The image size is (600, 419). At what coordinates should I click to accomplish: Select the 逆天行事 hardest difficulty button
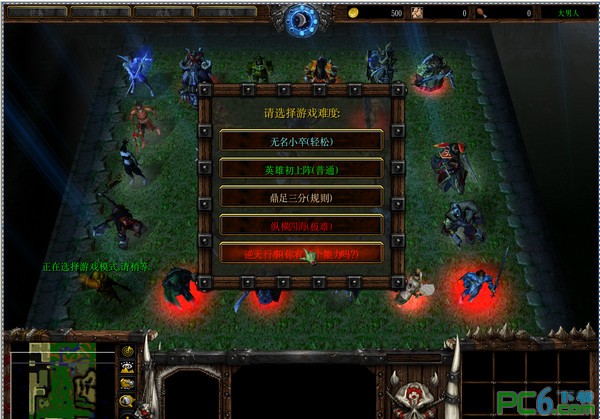[x=300, y=253]
